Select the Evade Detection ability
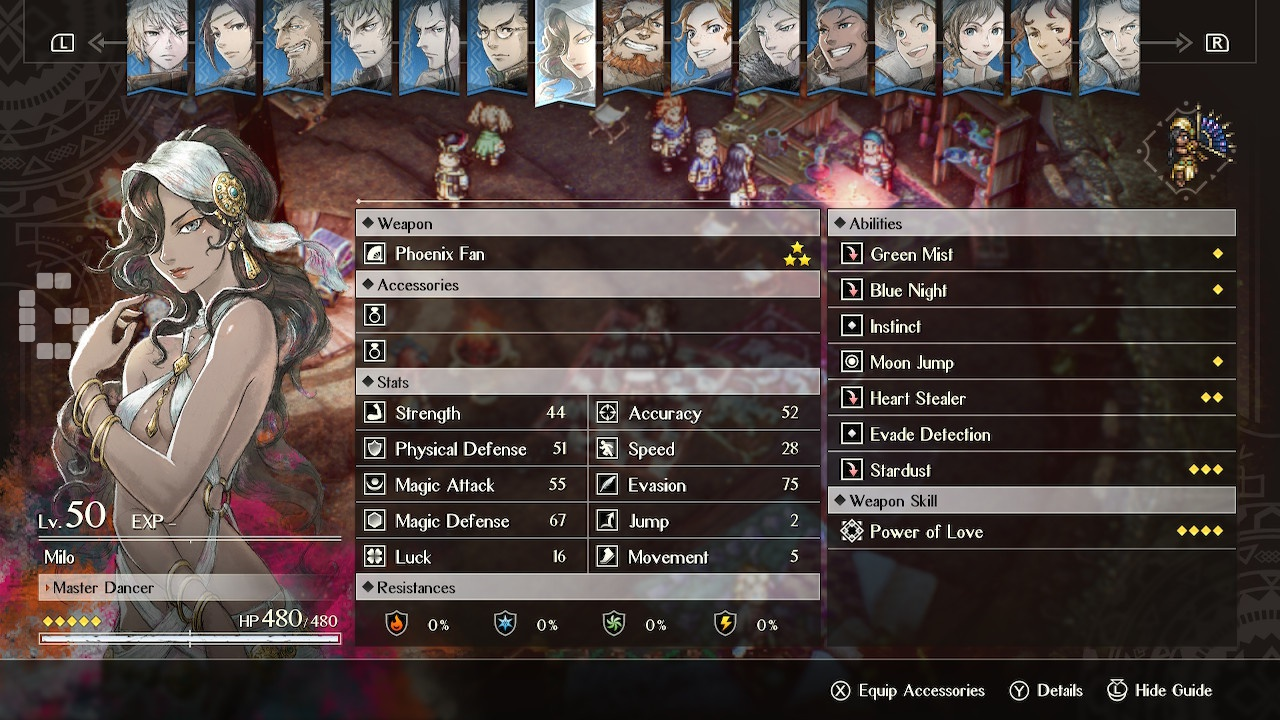 point(1031,434)
